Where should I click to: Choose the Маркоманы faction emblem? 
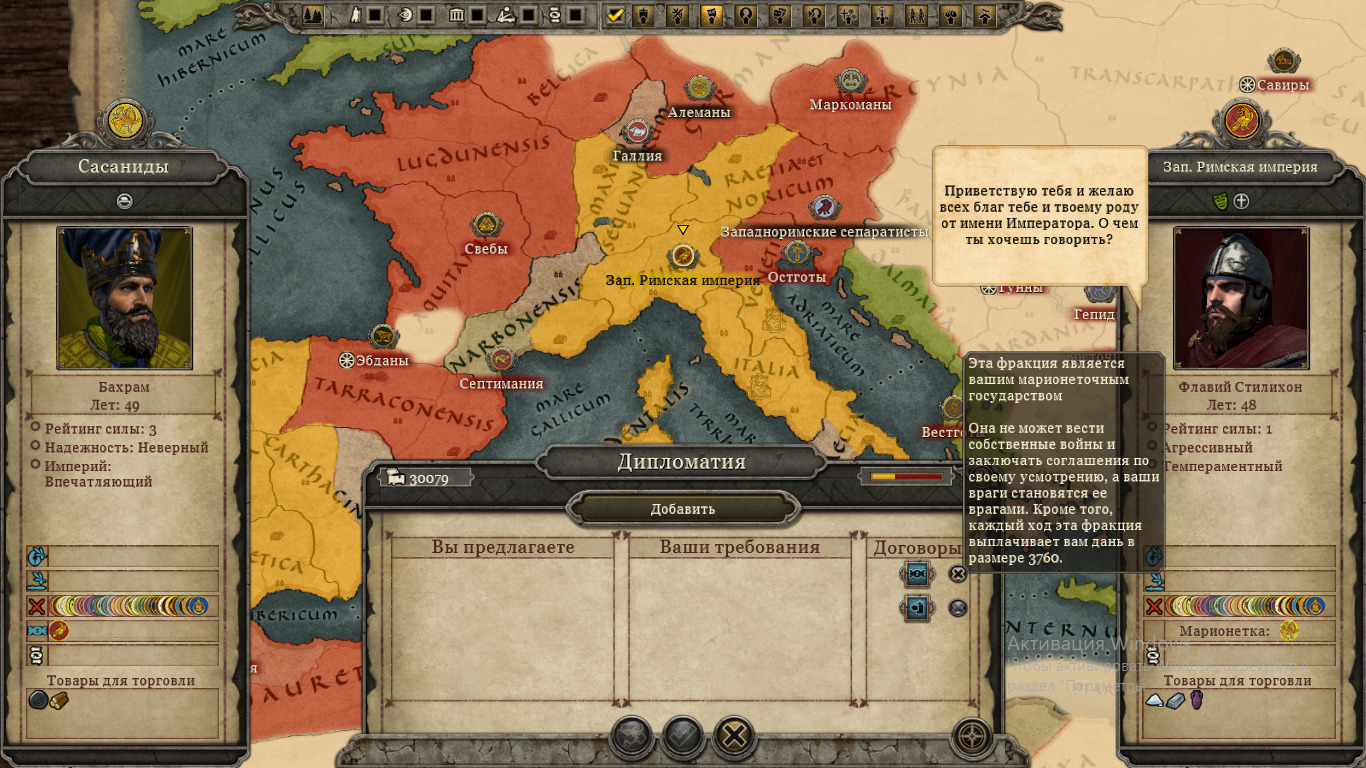tap(850, 81)
